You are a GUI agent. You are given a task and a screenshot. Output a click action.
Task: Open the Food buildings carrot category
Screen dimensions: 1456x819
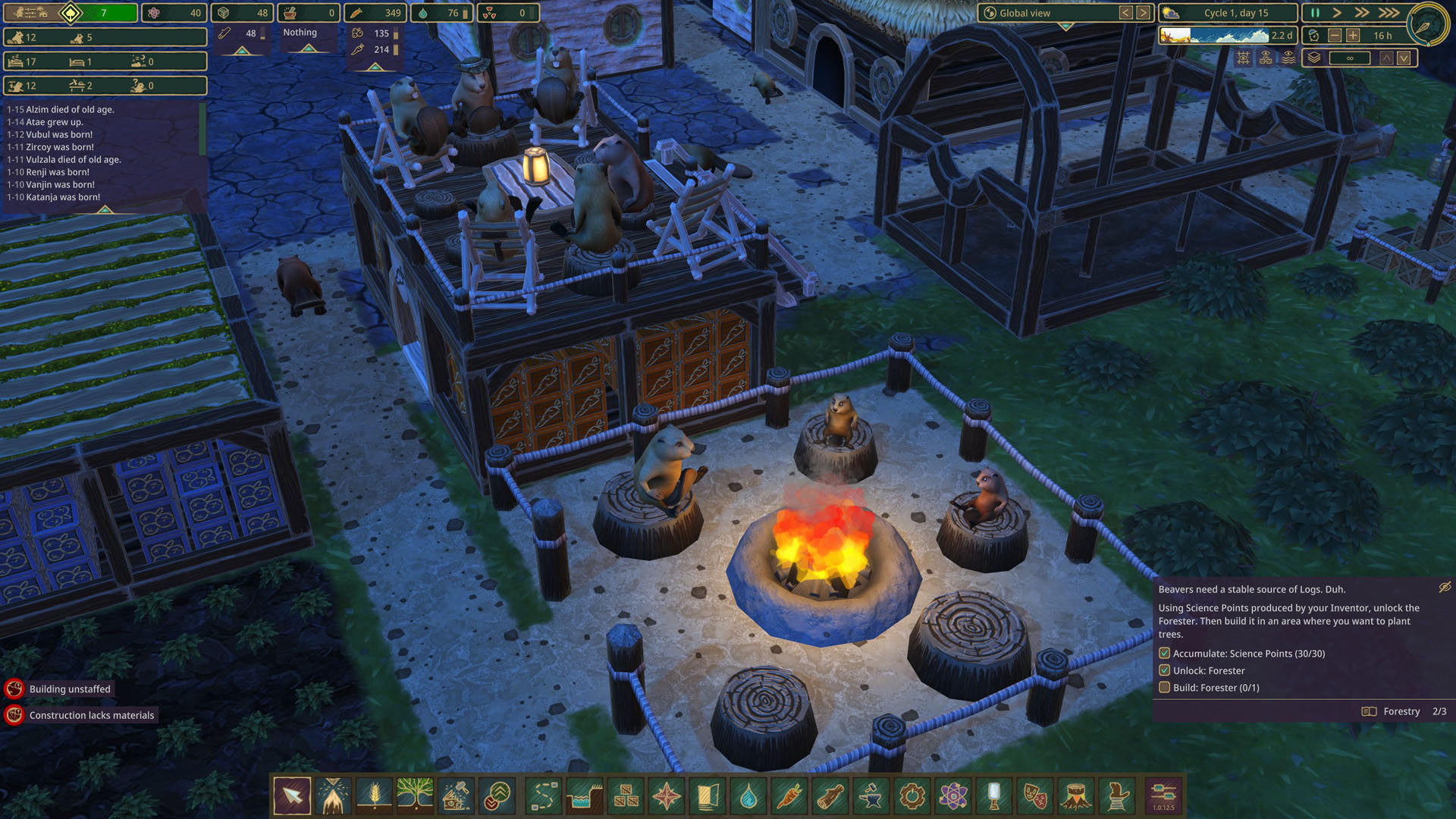coord(789,795)
